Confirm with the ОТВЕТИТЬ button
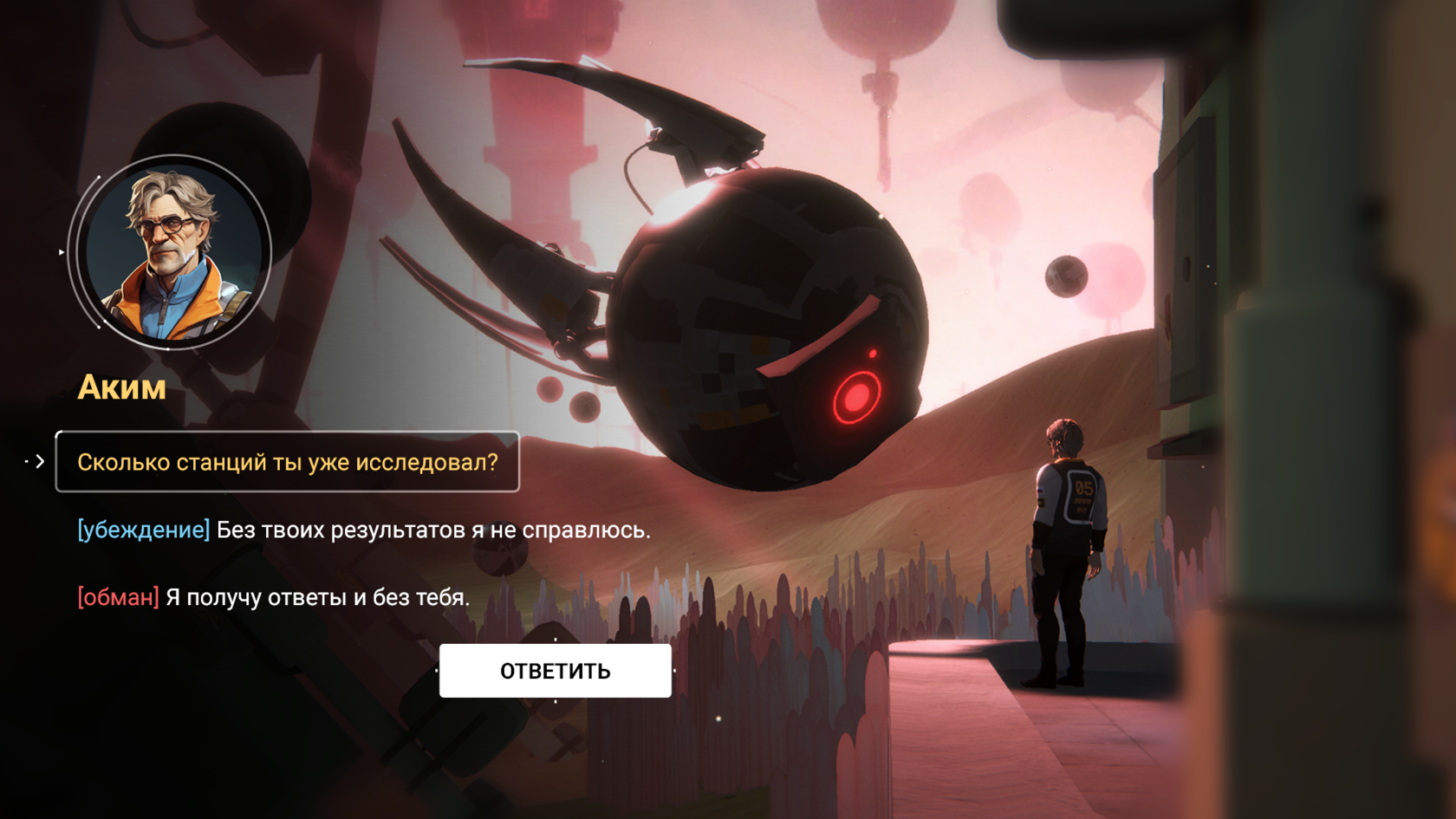 tap(555, 671)
